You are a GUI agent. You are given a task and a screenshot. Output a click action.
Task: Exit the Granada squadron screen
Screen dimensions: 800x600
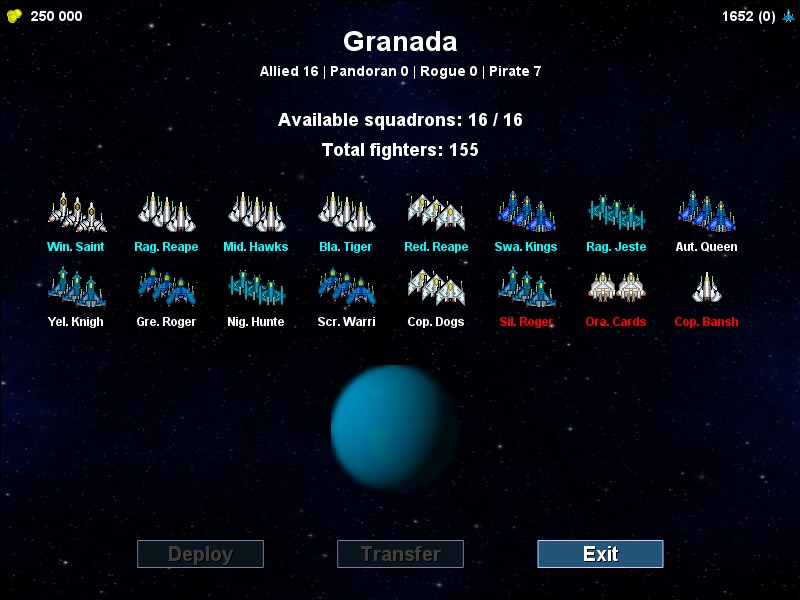(x=600, y=554)
